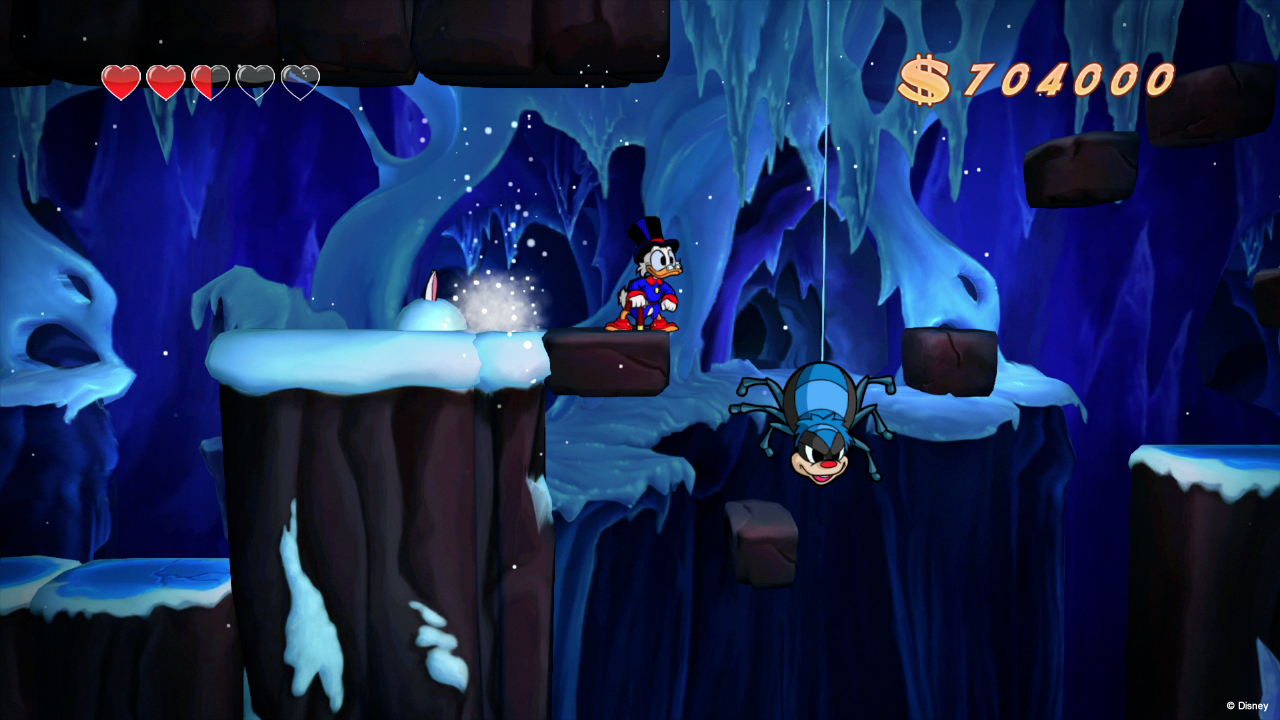Select Scrooge's red cane
This screenshot has width=1280, height=720.
coord(638,315)
